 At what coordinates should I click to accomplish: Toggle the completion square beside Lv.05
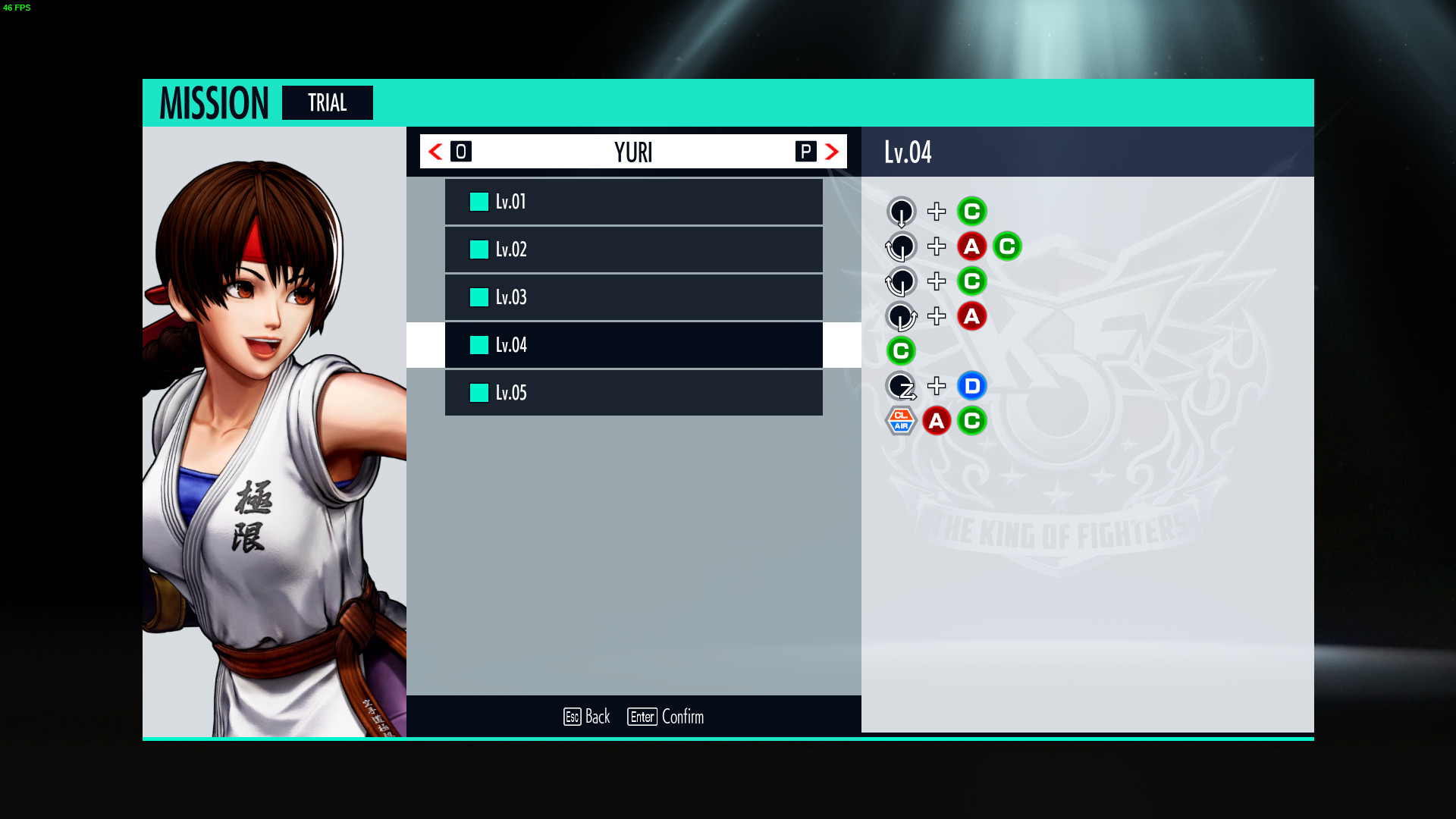coord(478,393)
